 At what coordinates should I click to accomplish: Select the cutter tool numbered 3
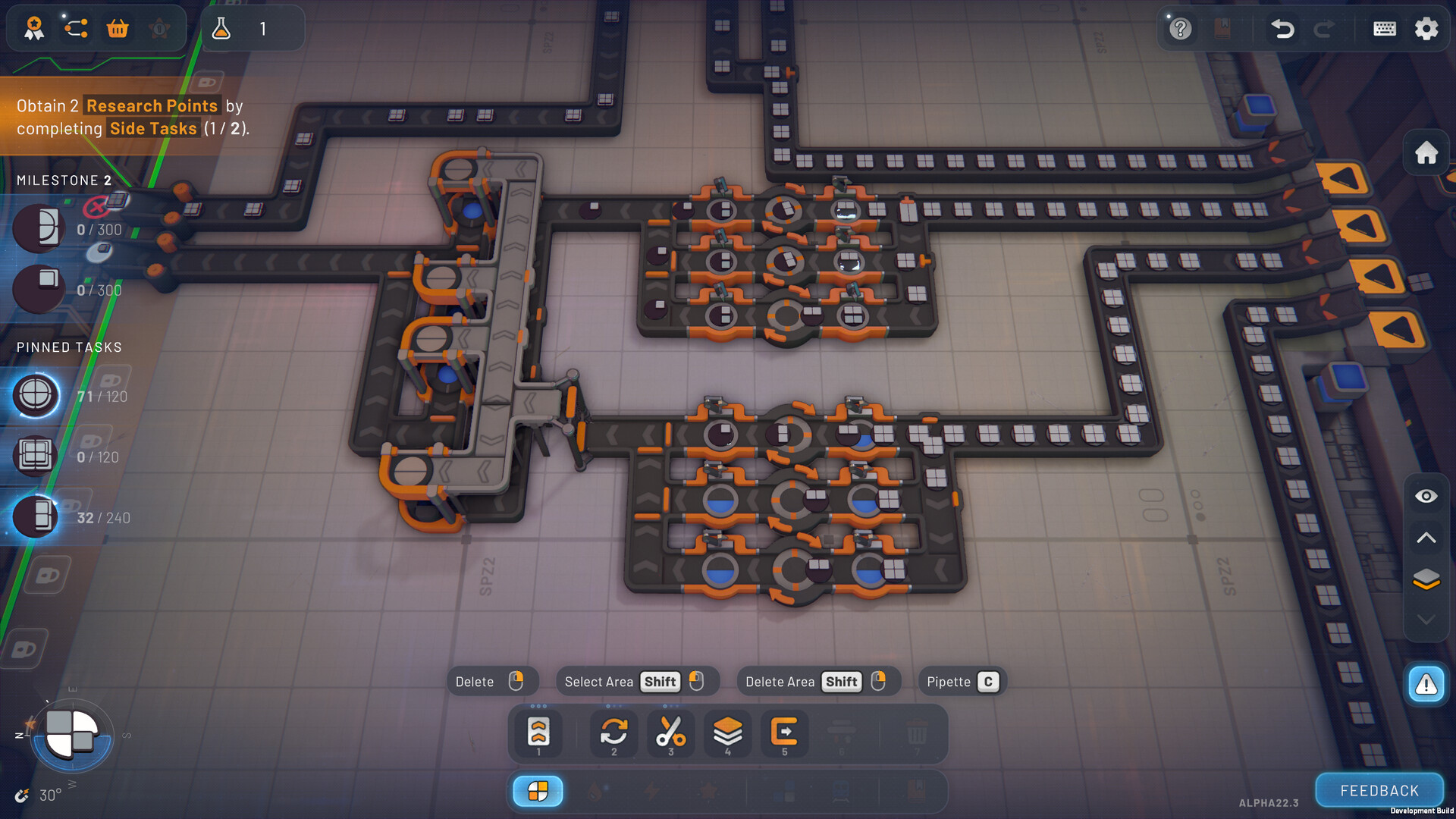point(671,730)
